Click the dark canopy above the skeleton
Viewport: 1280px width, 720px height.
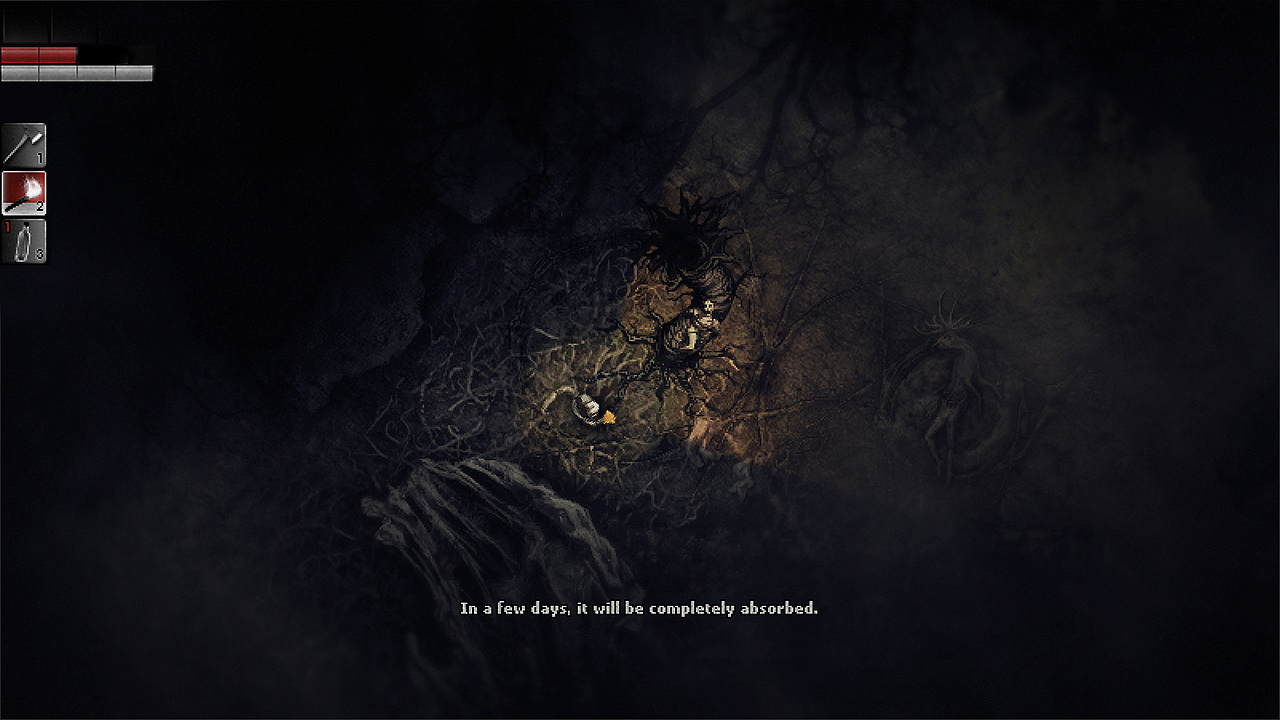[x=685, y=235]
